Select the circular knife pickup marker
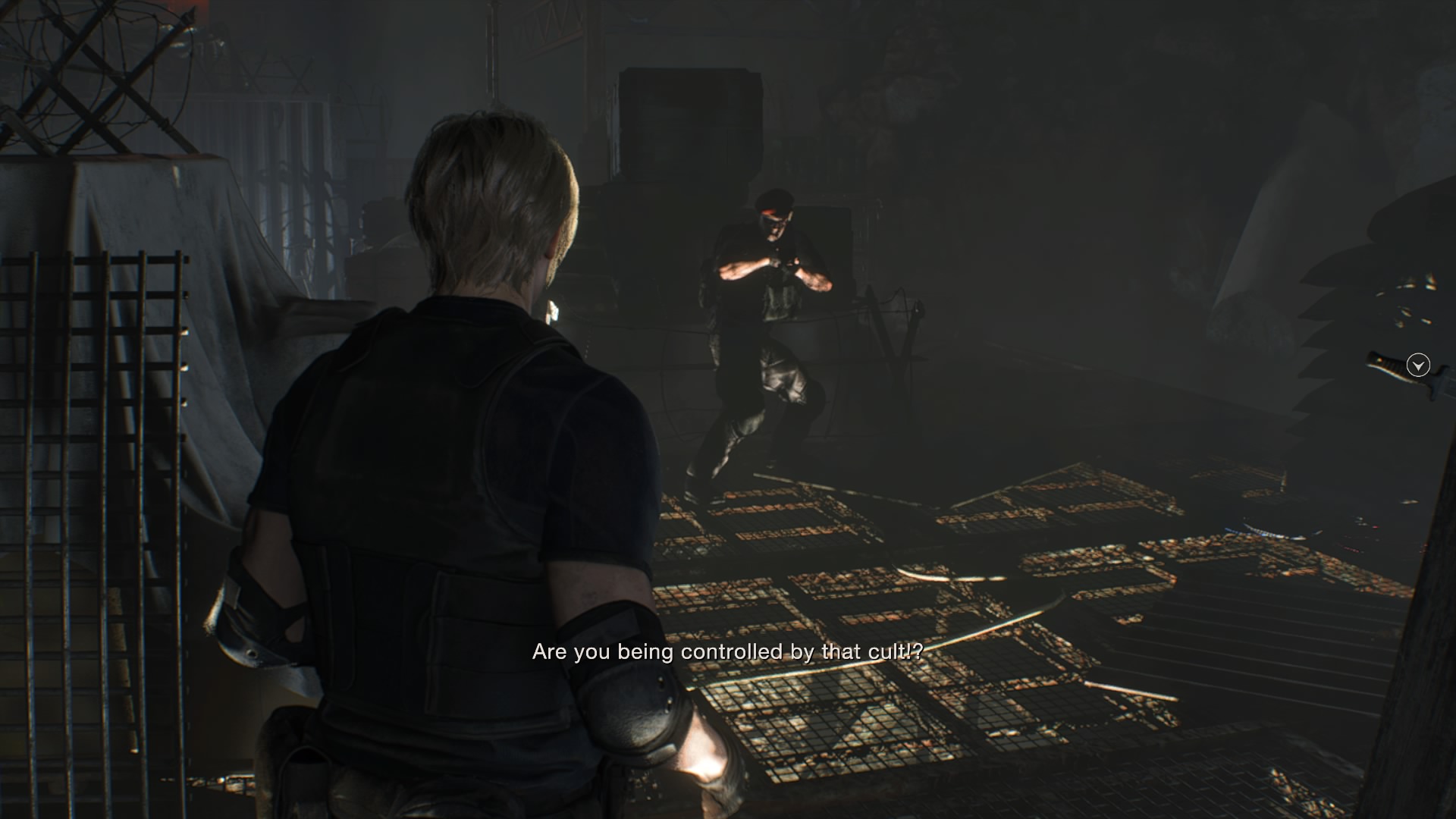This screenshot has height=819, width=1456. (1417, 366)
